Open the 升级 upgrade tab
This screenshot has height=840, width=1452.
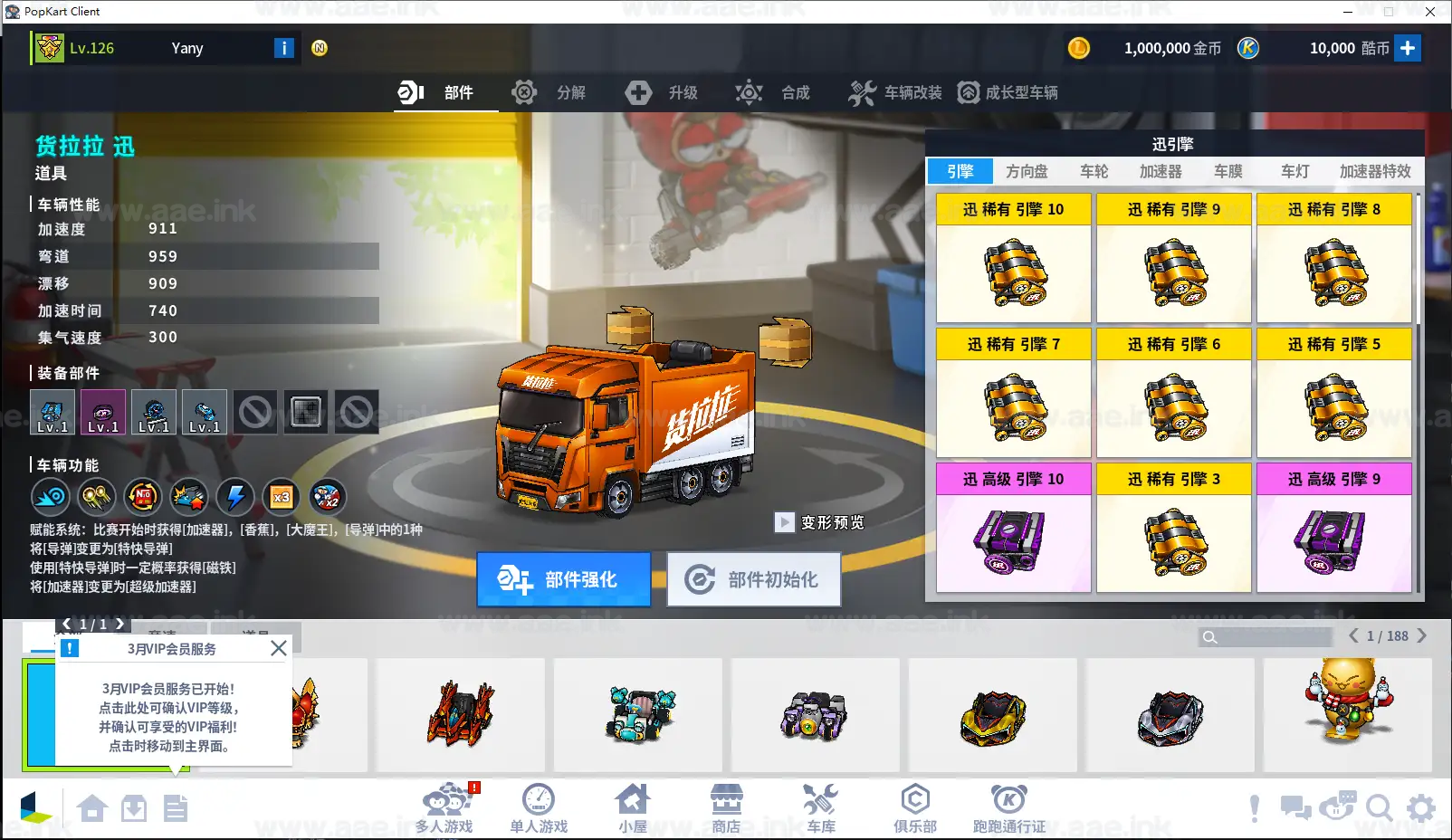point(662,92)
